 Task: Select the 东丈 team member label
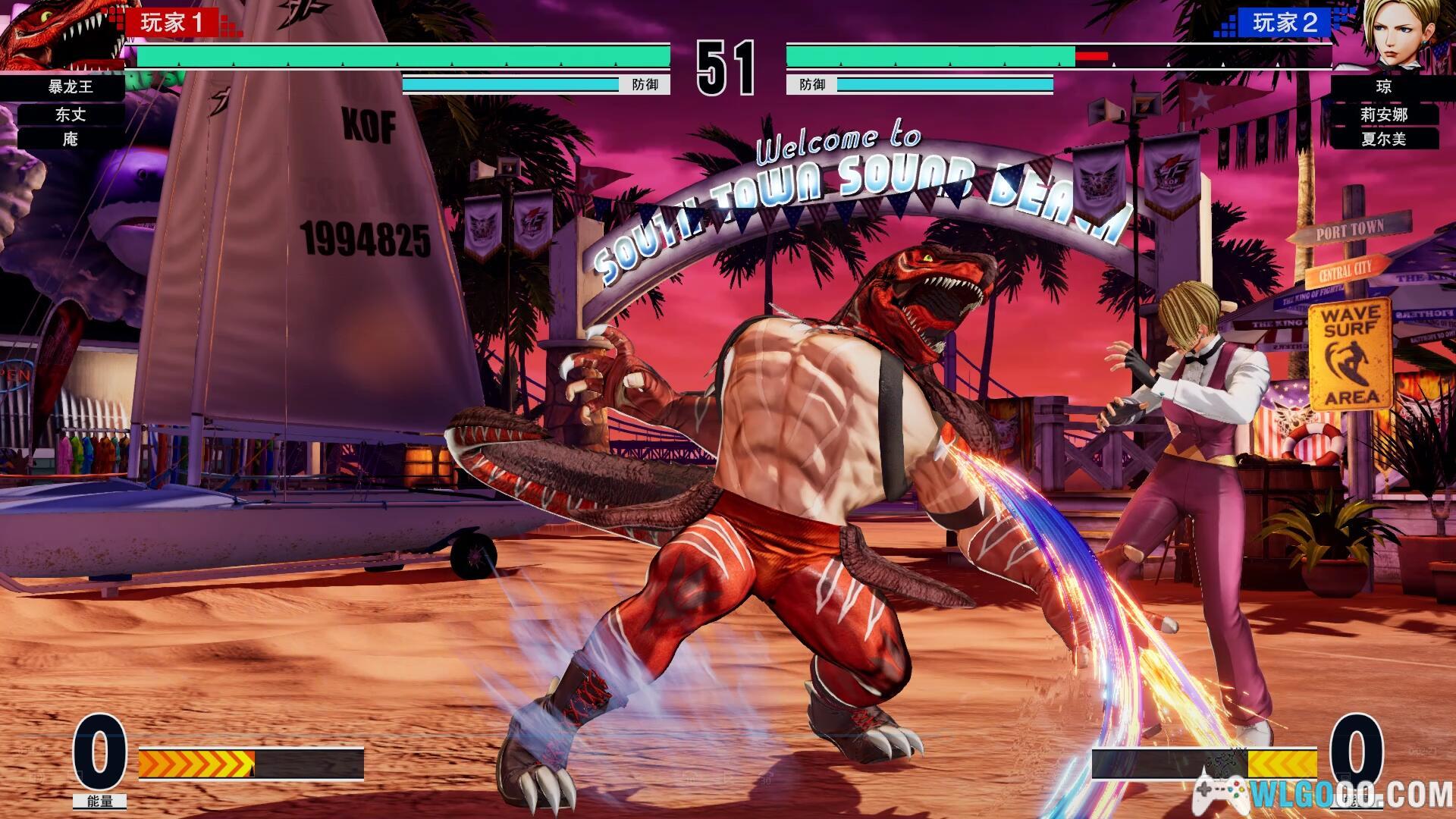point(71,115)
